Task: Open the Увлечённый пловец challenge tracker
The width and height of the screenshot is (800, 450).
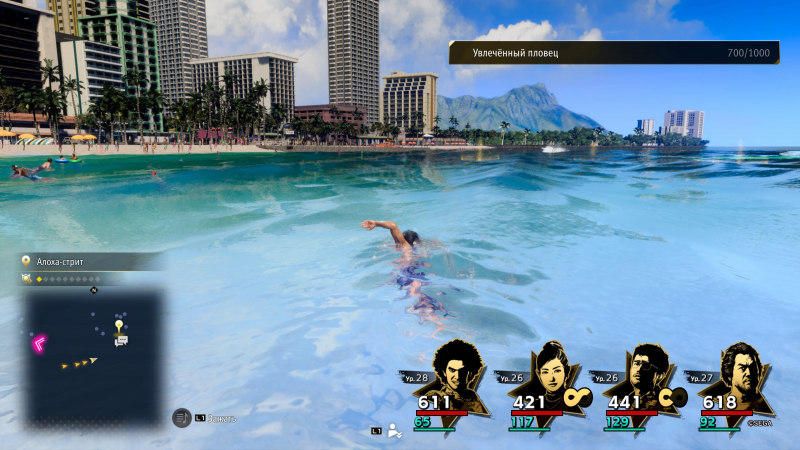Action: pos(613,52)
